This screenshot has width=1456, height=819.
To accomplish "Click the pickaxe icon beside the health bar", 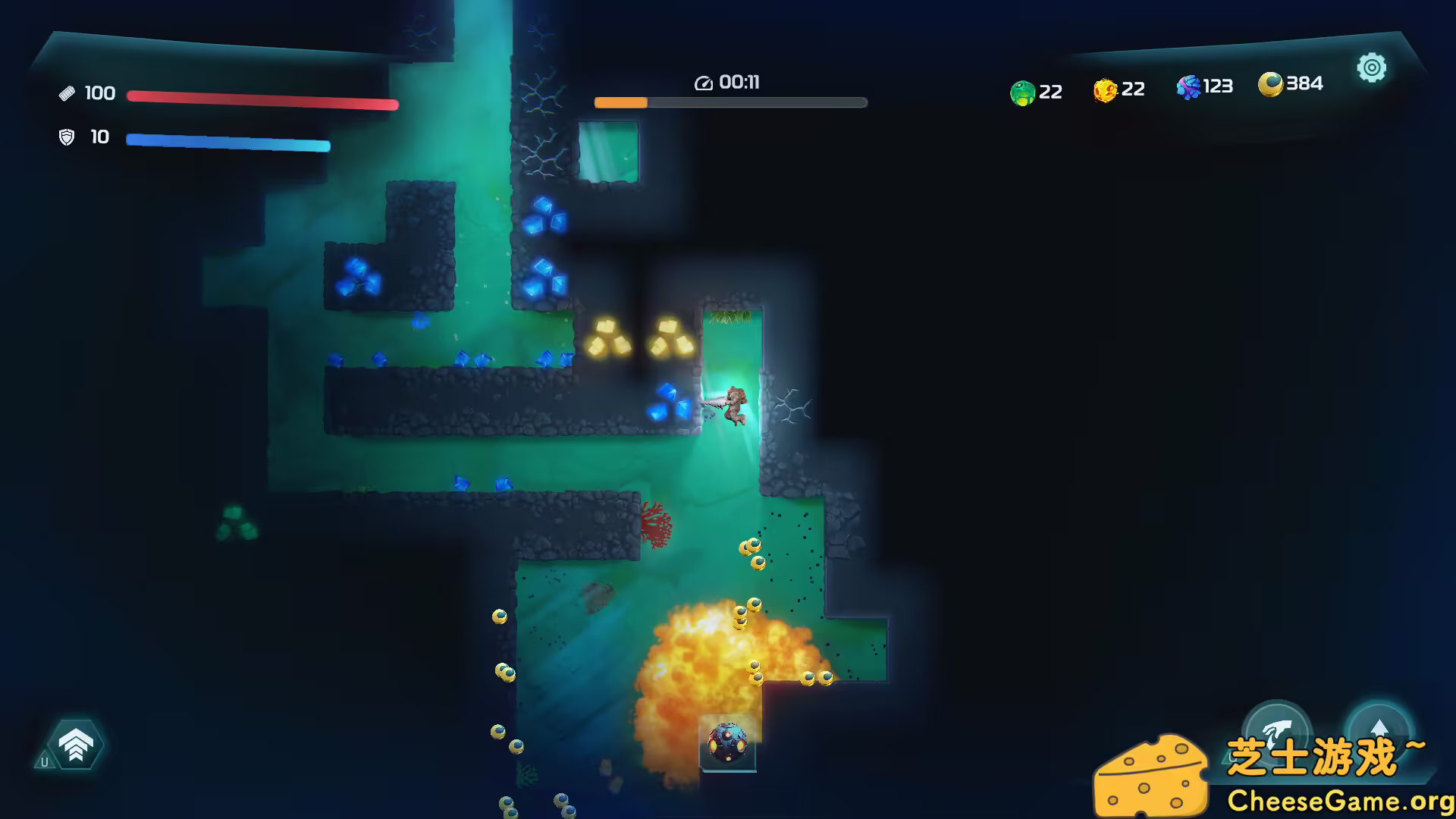I will pyautogui.click(x=67, y=93).
